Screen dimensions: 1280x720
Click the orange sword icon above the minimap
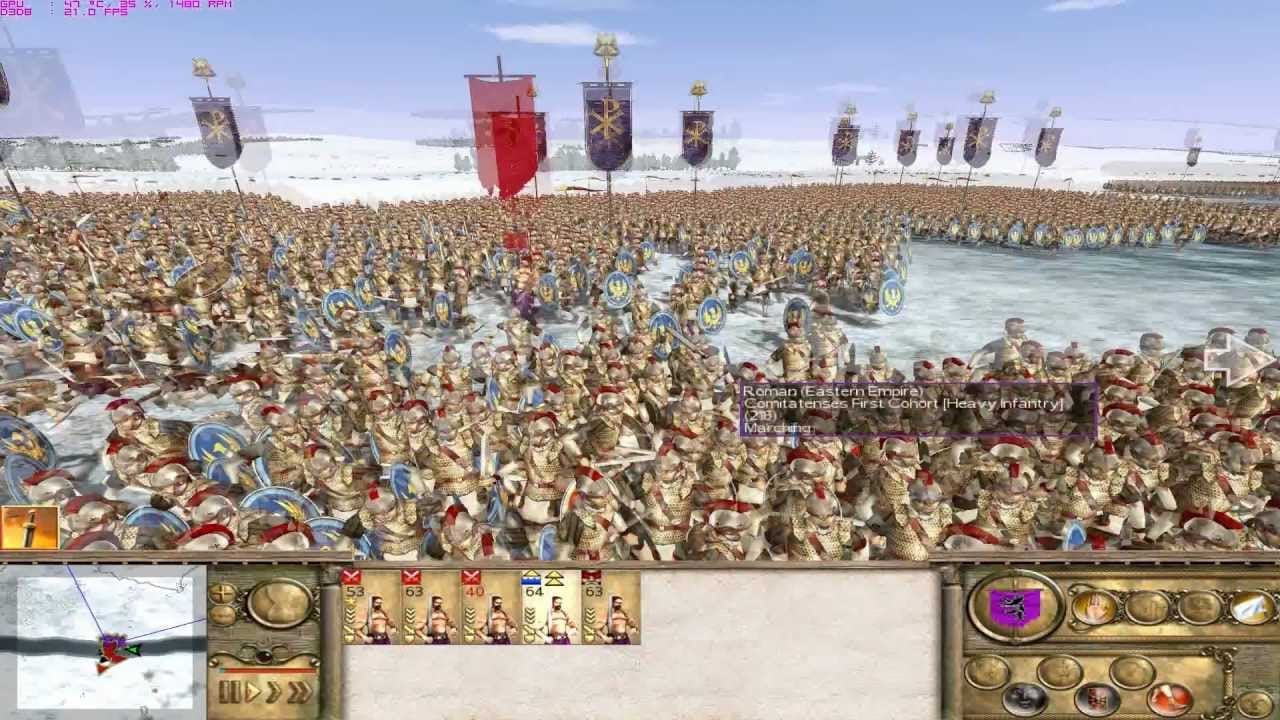tap(29, 528)
